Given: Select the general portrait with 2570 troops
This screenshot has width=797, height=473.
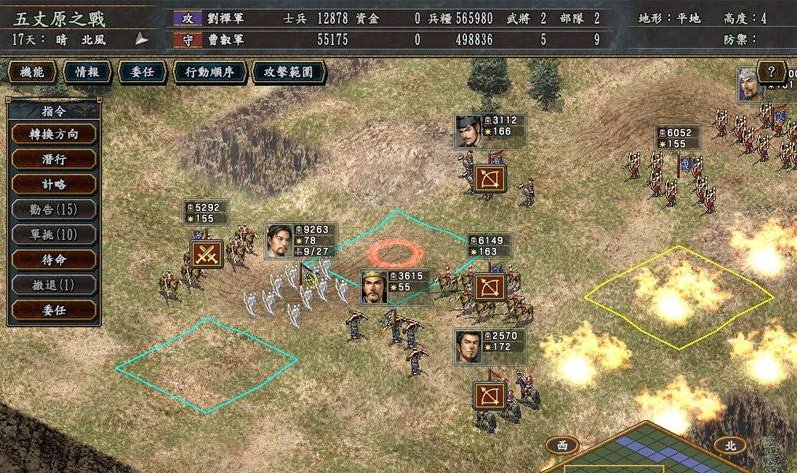Looking at the screenshot, I should (x=470, y=347).
